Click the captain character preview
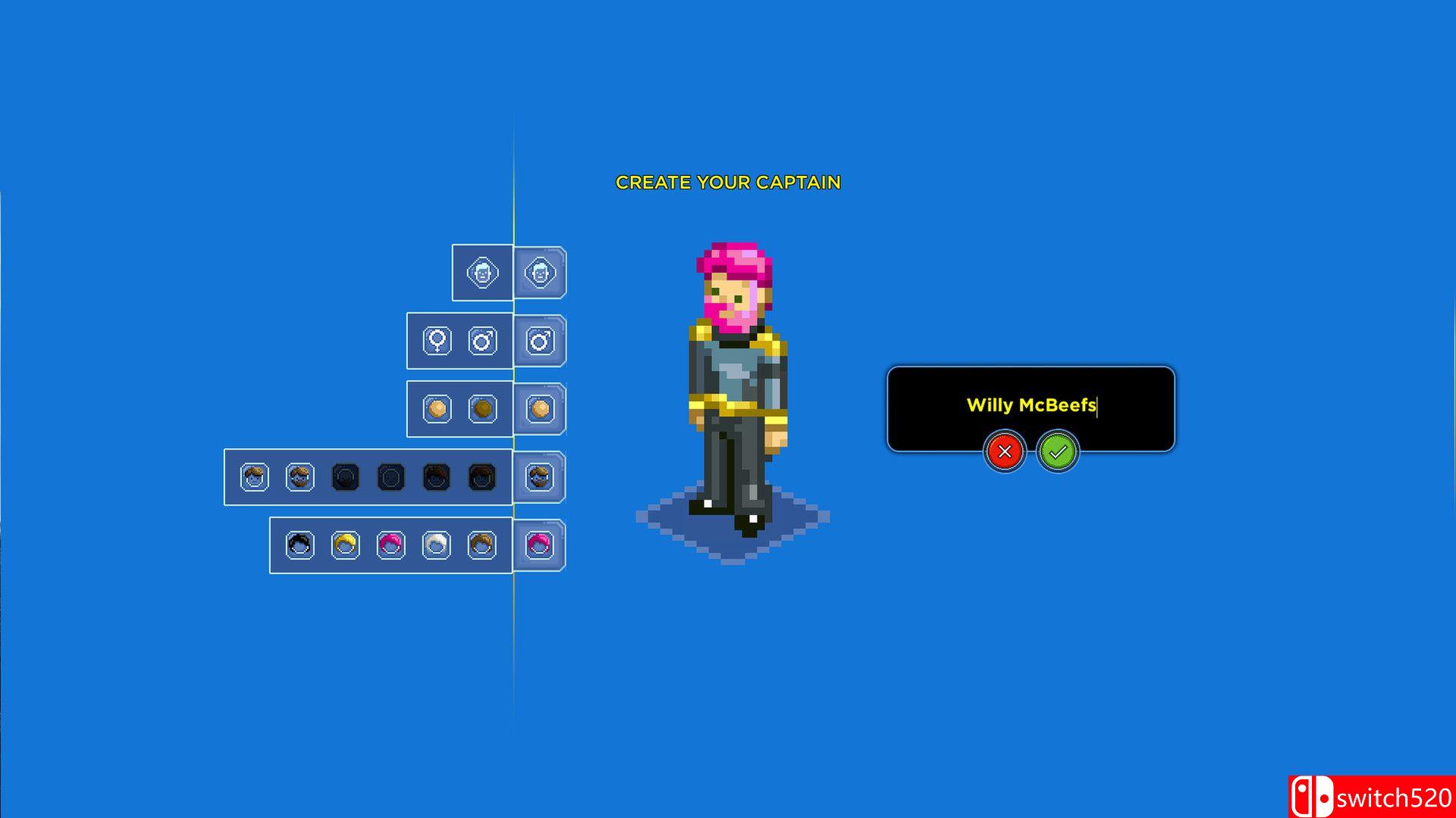This screenshot has width=1456, height=818. click(x=732, y=379)
